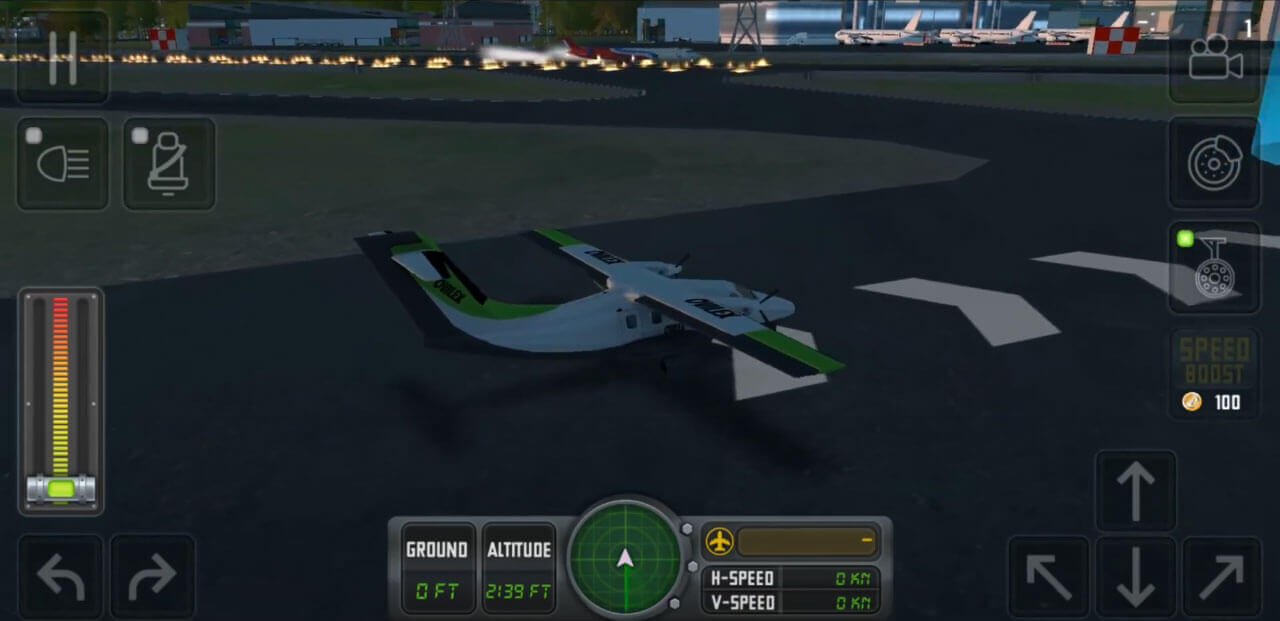Tap the up-right diagonal arrow
Viewport: 1280px width, 621px height.
click(1222, 577)
